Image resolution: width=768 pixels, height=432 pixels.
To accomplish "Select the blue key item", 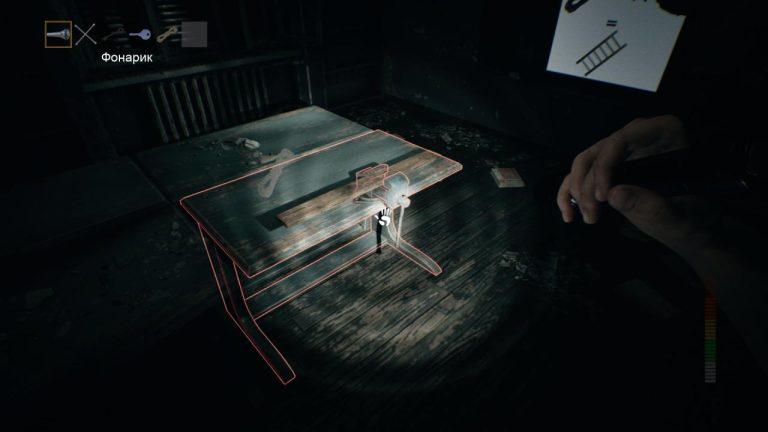I will tap(140, 35).
